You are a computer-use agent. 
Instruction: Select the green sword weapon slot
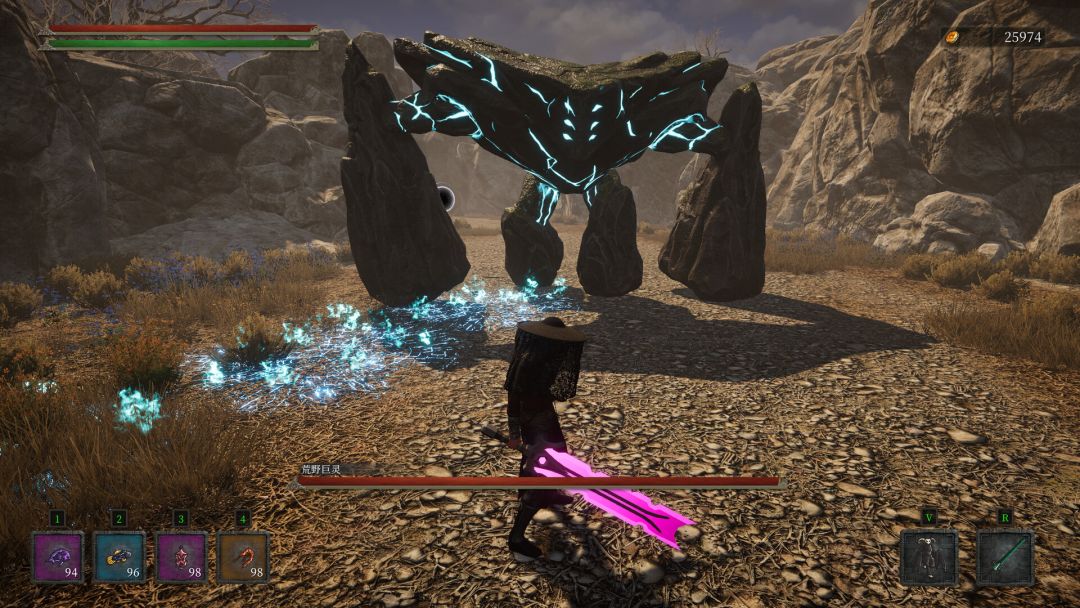(x=1004, y=557)
